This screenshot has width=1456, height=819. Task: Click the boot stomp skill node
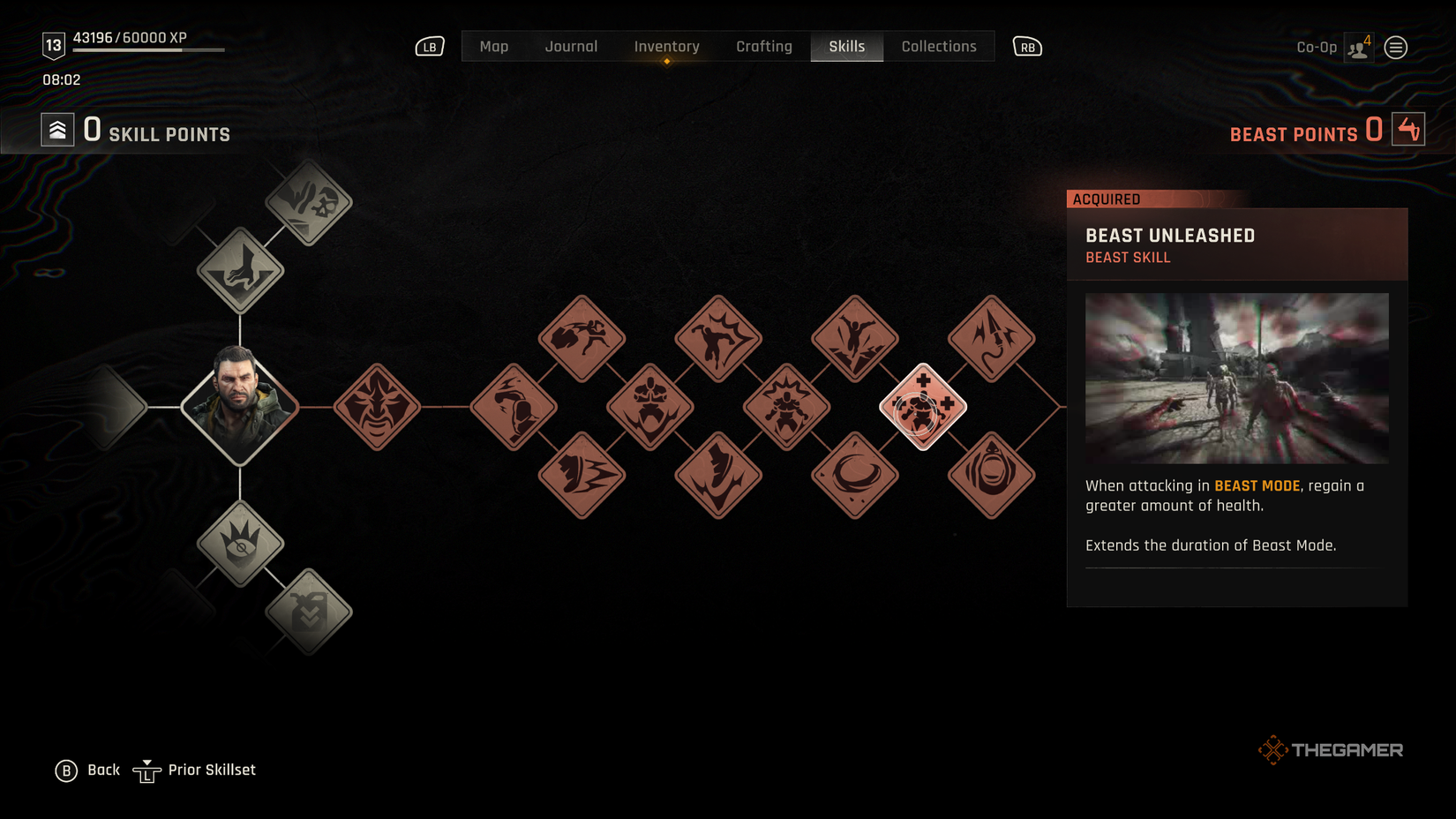click(717, 476)
